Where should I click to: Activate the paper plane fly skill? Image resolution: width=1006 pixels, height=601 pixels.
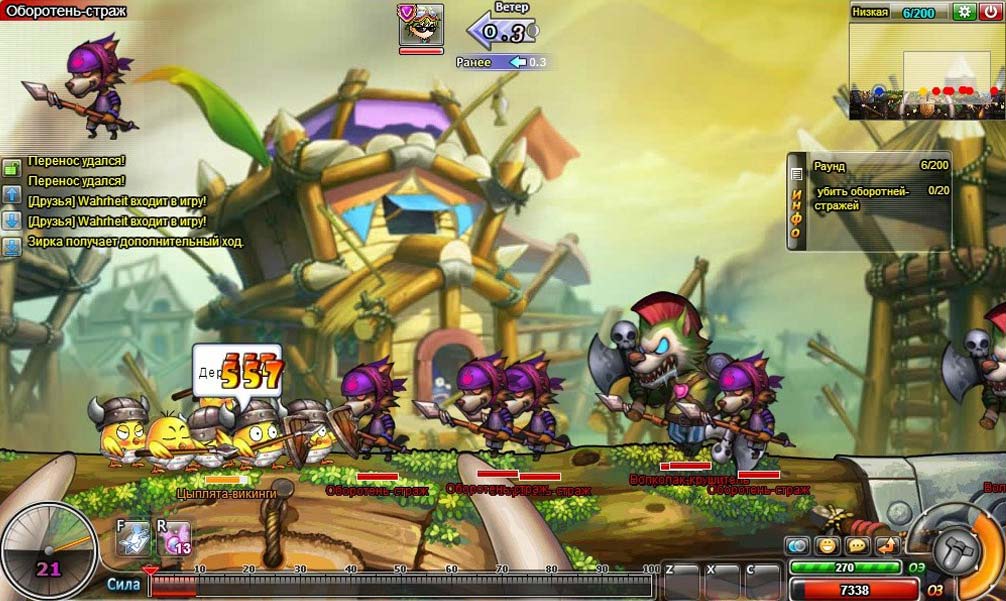tap(133, 537)
